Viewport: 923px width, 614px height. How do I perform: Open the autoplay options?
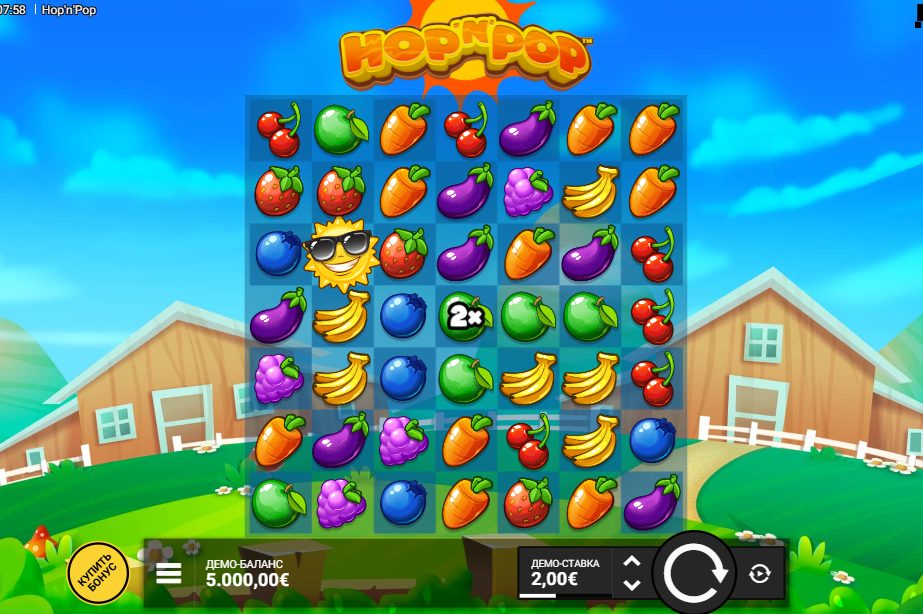pyautogui.click(x=759, y=574)
